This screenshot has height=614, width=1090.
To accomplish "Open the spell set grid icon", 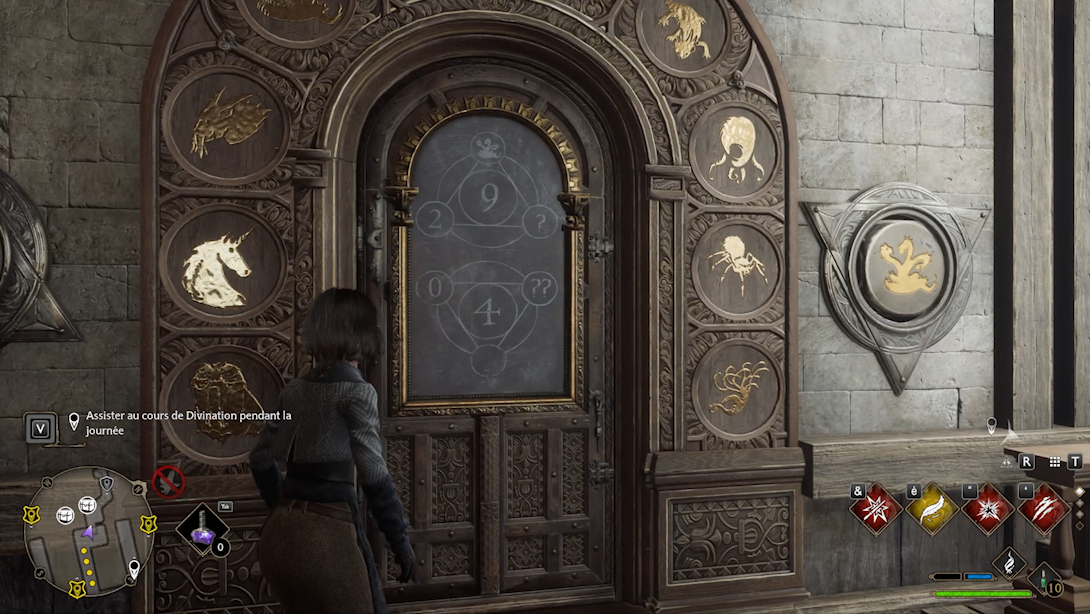I will pos(1054,462).
